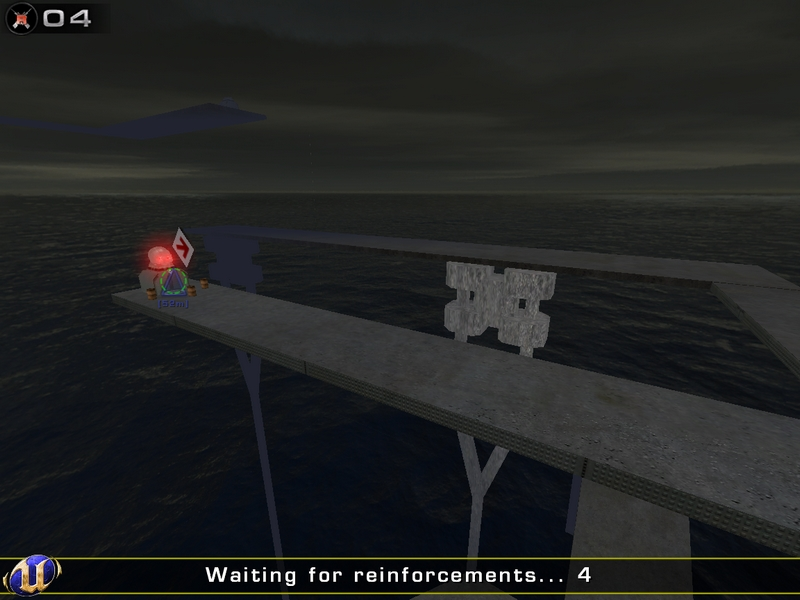This screenshot has height=600, width=800.
Task: Click the red team emblem icon
Action: [21, 18]
